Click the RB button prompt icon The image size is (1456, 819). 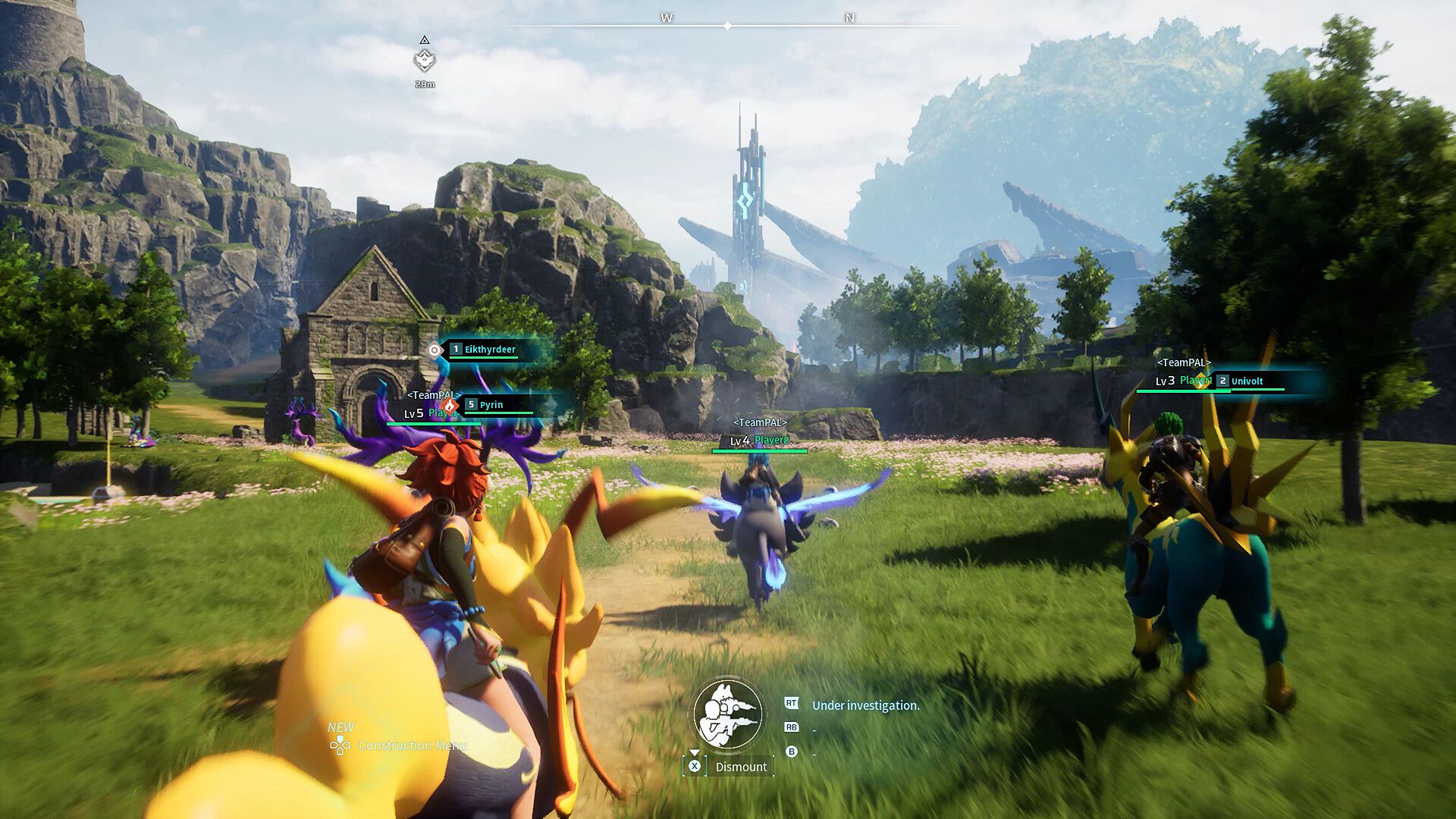coord(792,727)
